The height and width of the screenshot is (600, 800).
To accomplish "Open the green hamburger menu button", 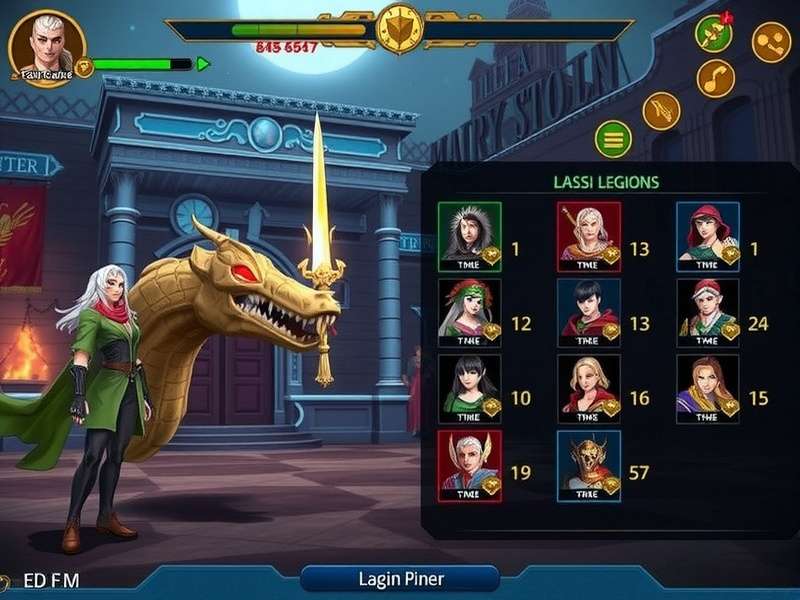I will click(x=613, y=138).
